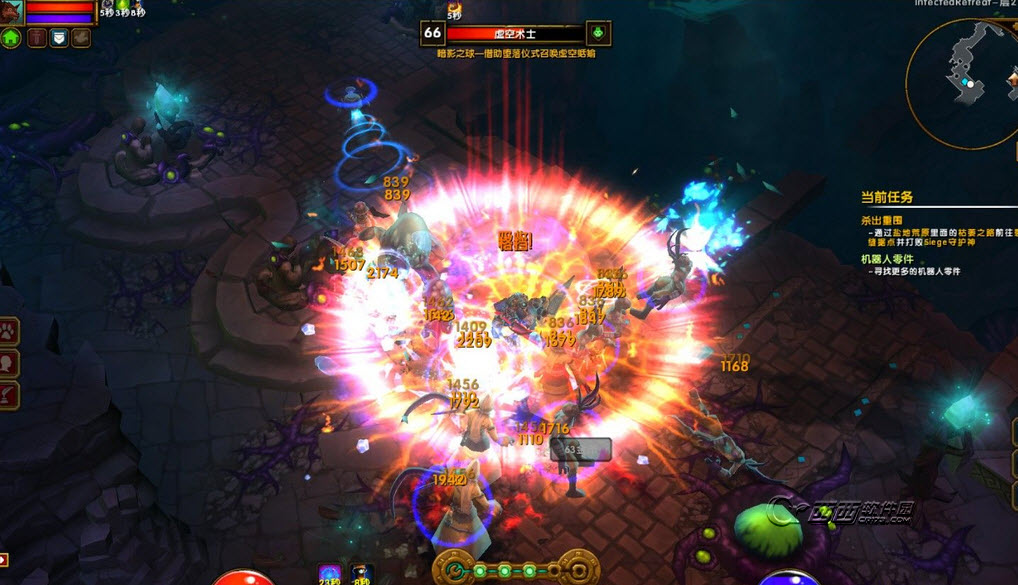Image resolution: width=1018 pixels, height=585 pixels.
Task: Select the sword icon below the health bar
Action: [36, 38]
